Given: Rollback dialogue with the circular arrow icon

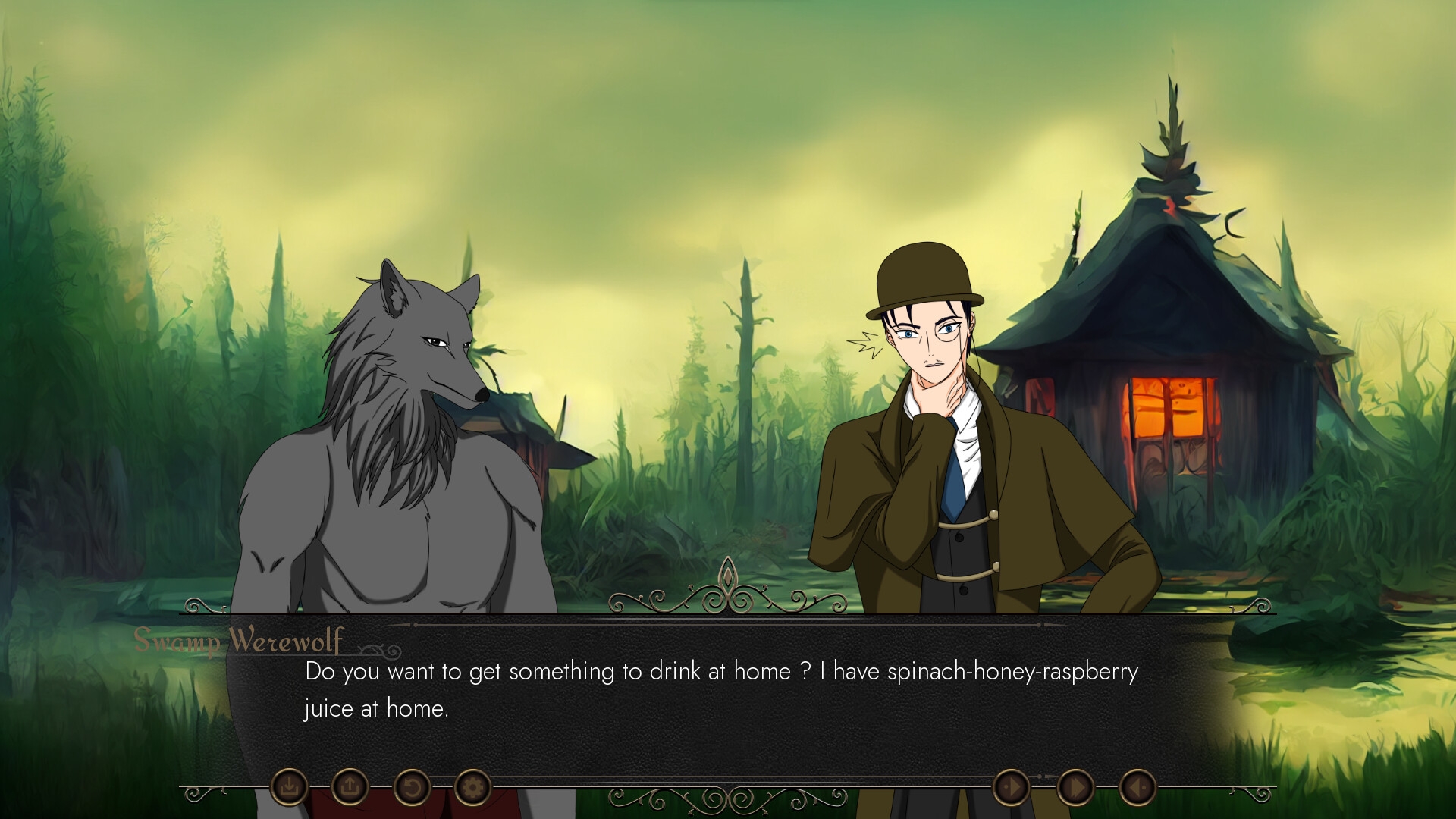Looking at the screenshot, I should click(x=409, y=789).
